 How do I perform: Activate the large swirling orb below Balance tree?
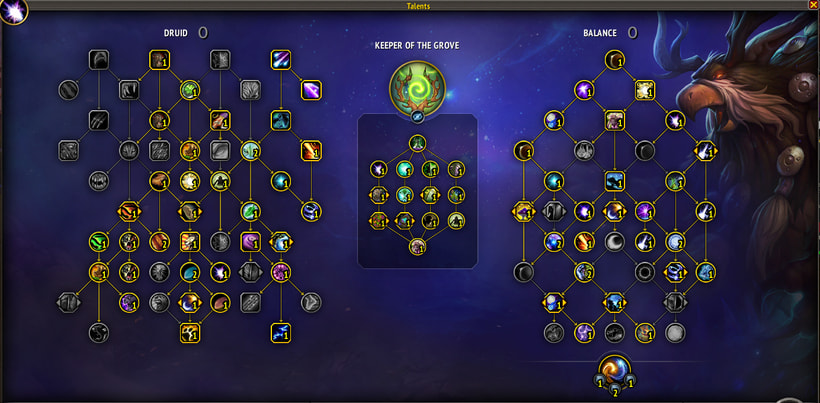pos(614,371)
